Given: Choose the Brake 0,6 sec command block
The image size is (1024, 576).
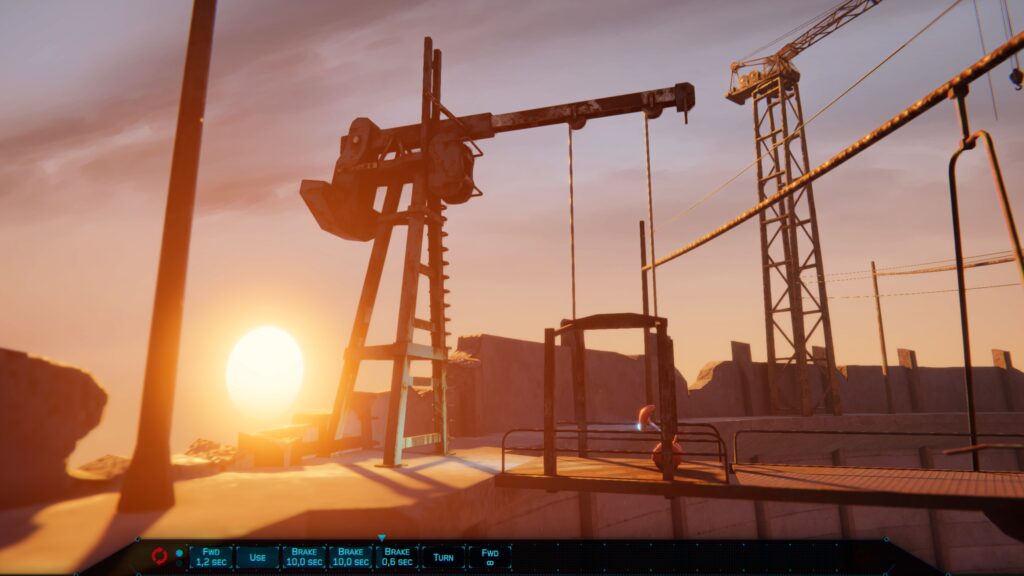Looking at the screenshot, I should pos(397,557).
